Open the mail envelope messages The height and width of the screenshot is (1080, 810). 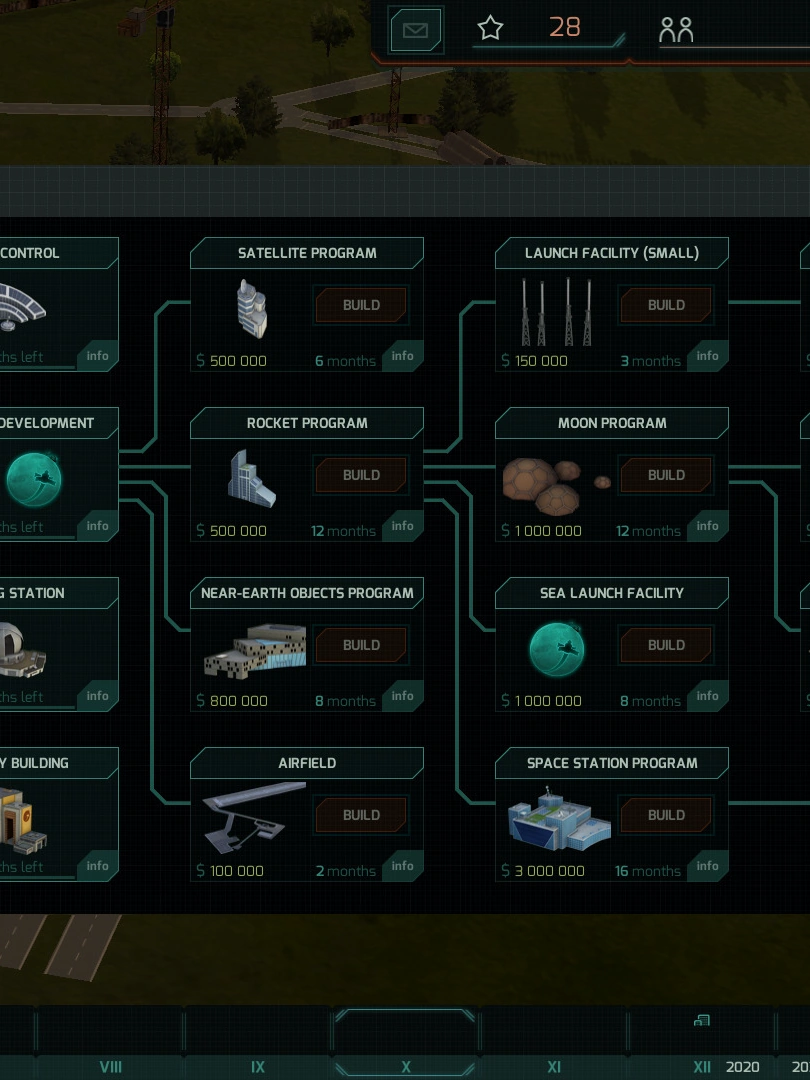415,30
